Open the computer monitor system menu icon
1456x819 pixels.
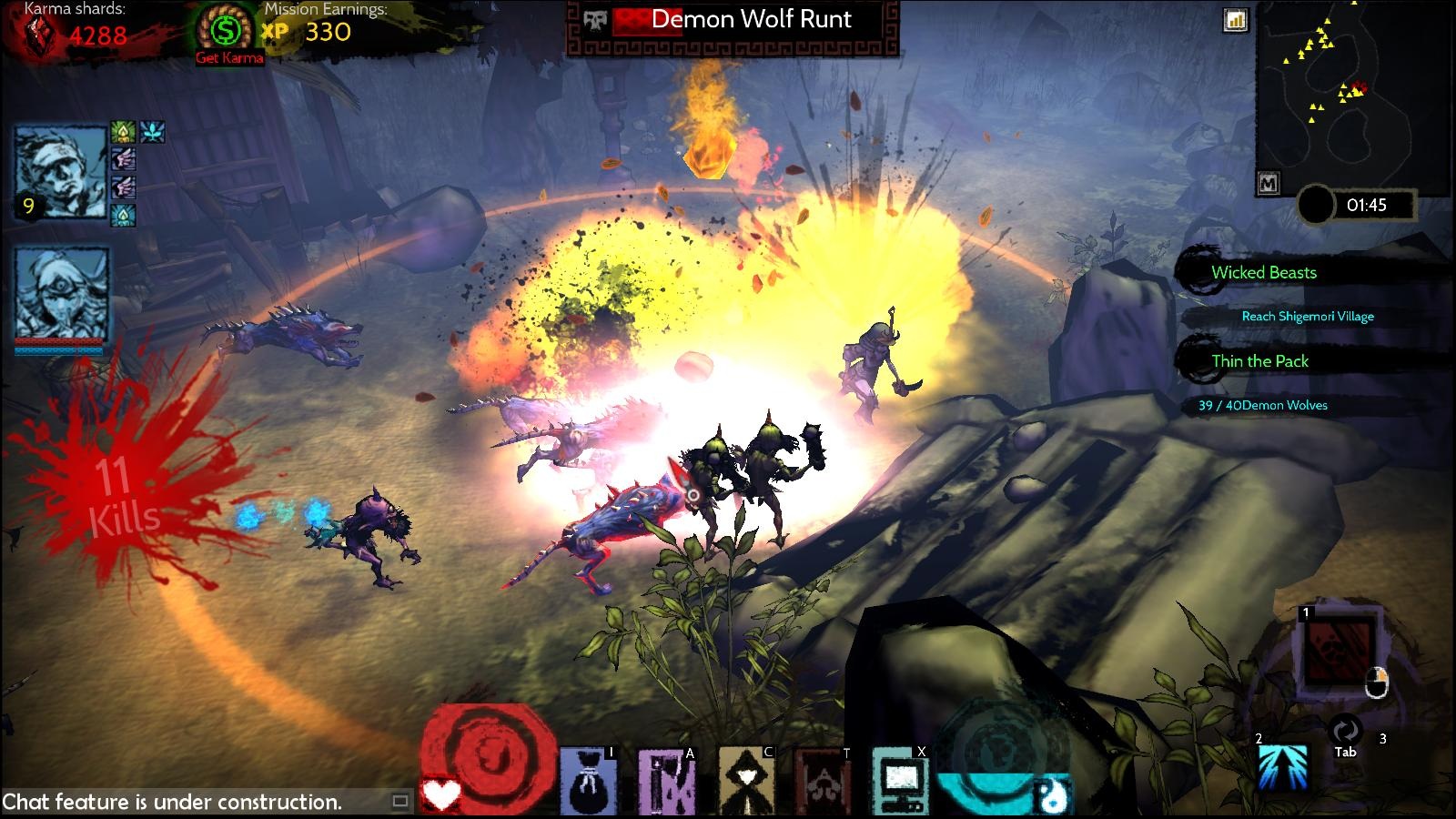900,781
